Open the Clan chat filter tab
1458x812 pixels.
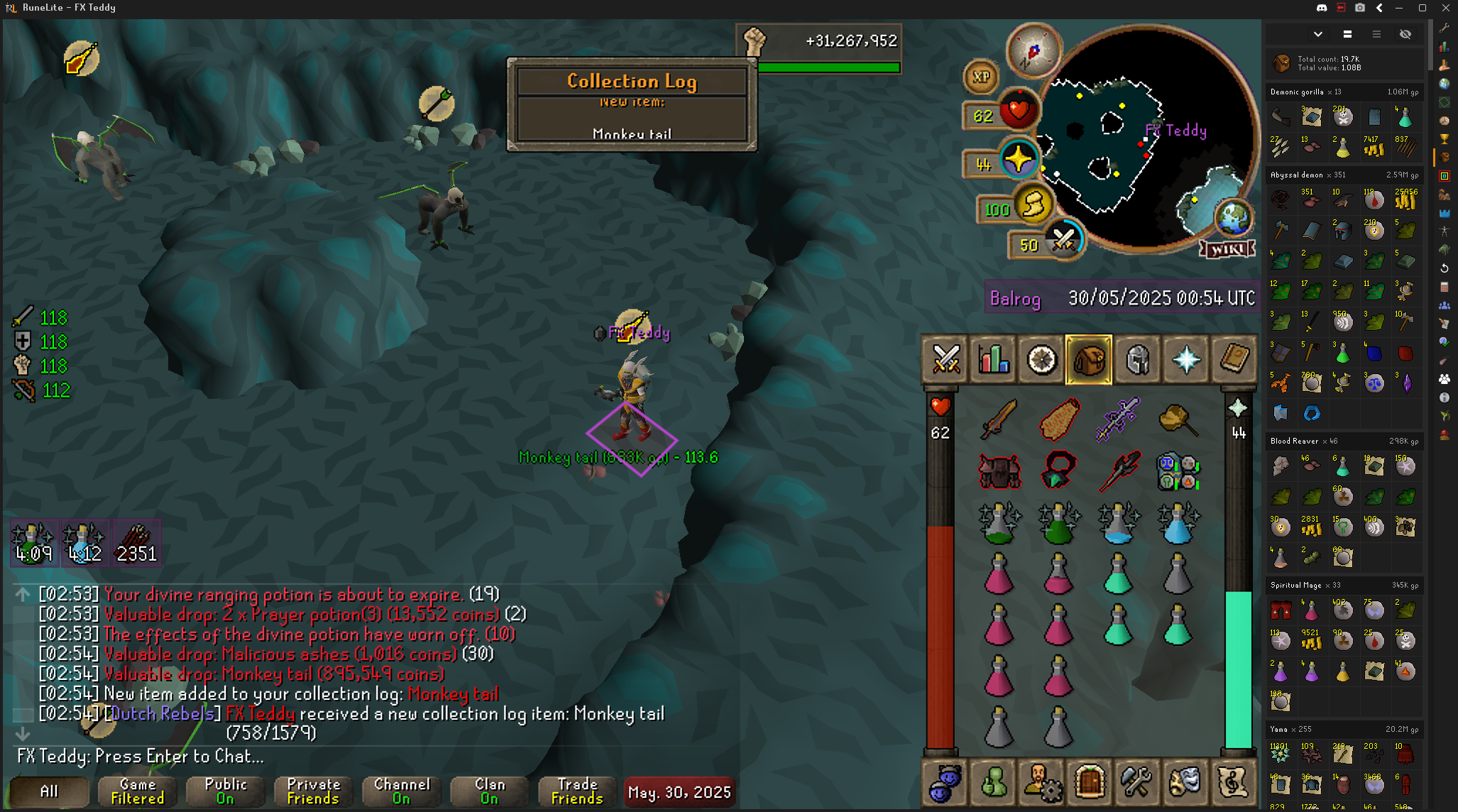coord(490,791)
